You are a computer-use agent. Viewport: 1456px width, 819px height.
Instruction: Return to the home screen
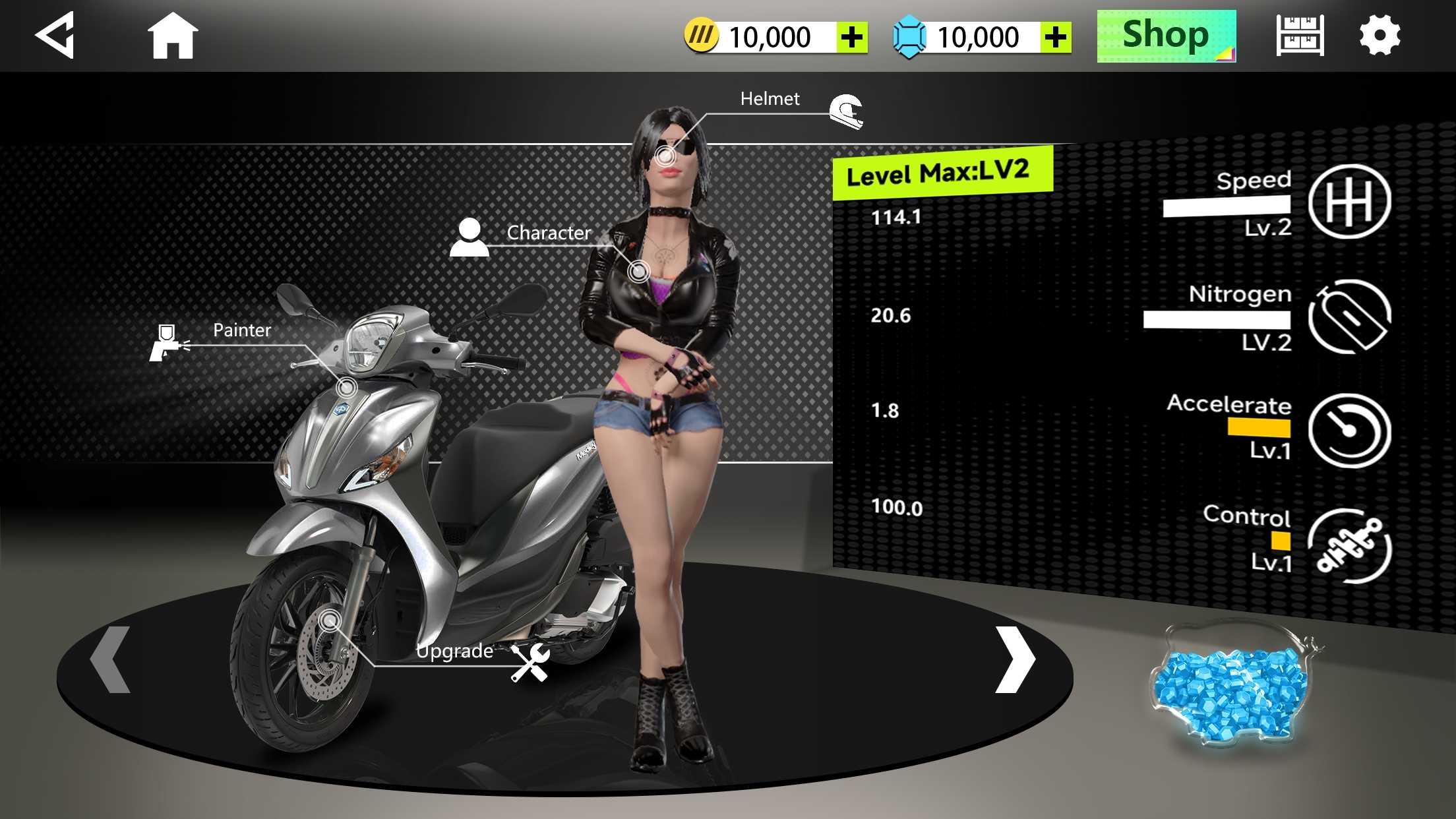pyautogui.click(x=172, y=36)
